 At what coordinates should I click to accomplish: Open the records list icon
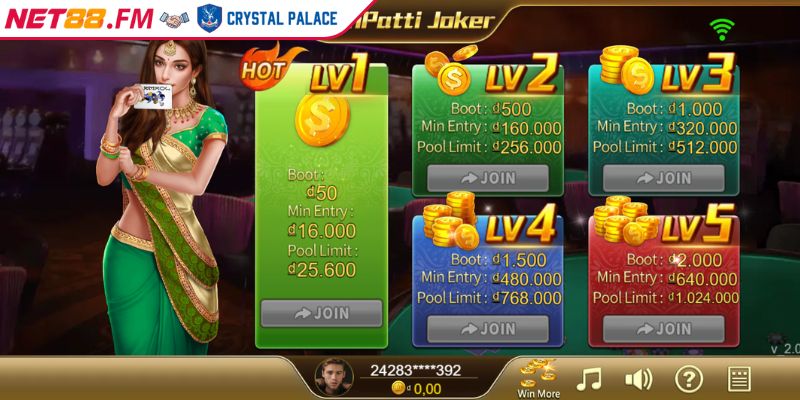pos(739,378)
